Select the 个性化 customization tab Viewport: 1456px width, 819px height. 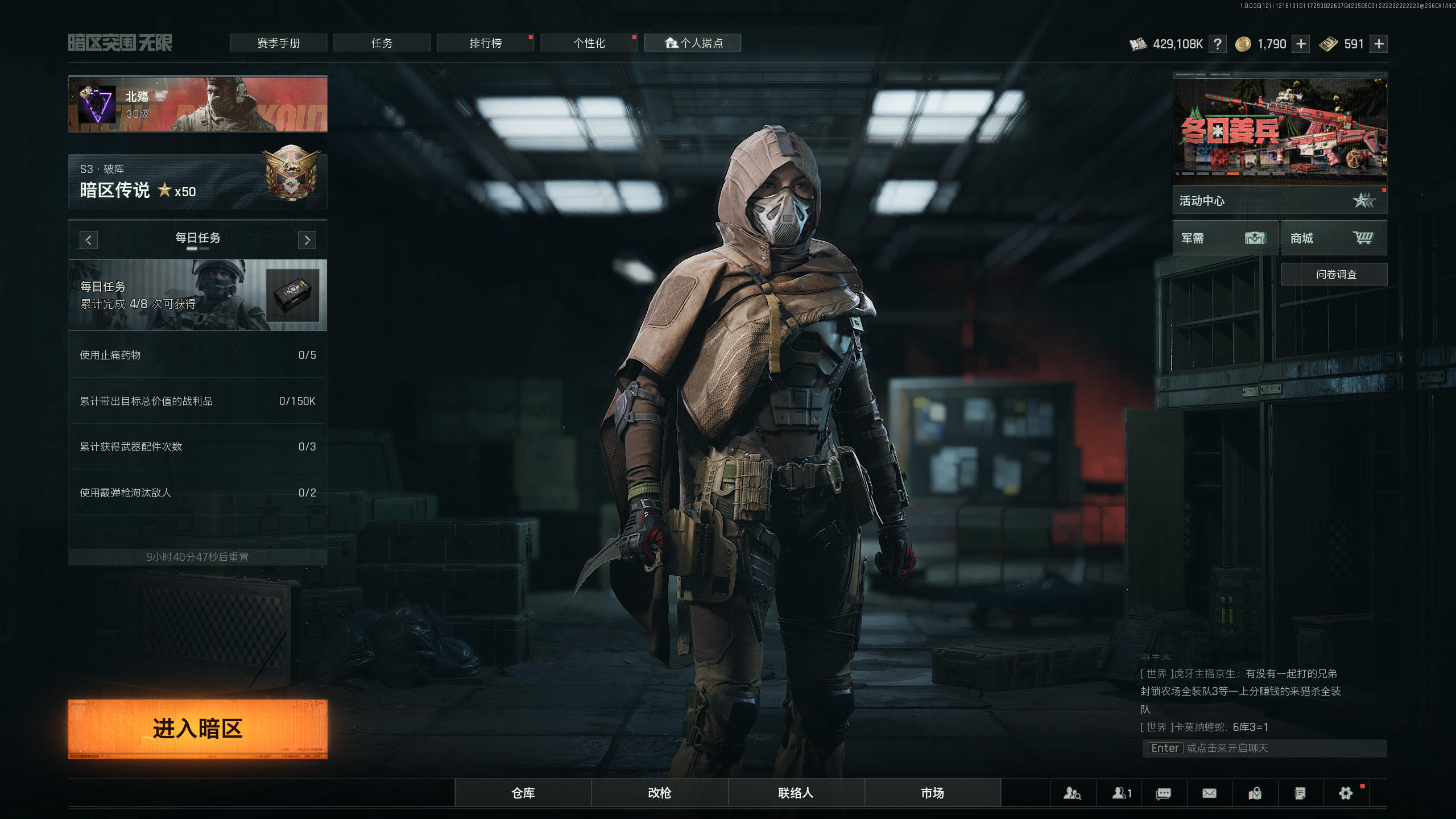pyautogui.click(x=589, y=43)
